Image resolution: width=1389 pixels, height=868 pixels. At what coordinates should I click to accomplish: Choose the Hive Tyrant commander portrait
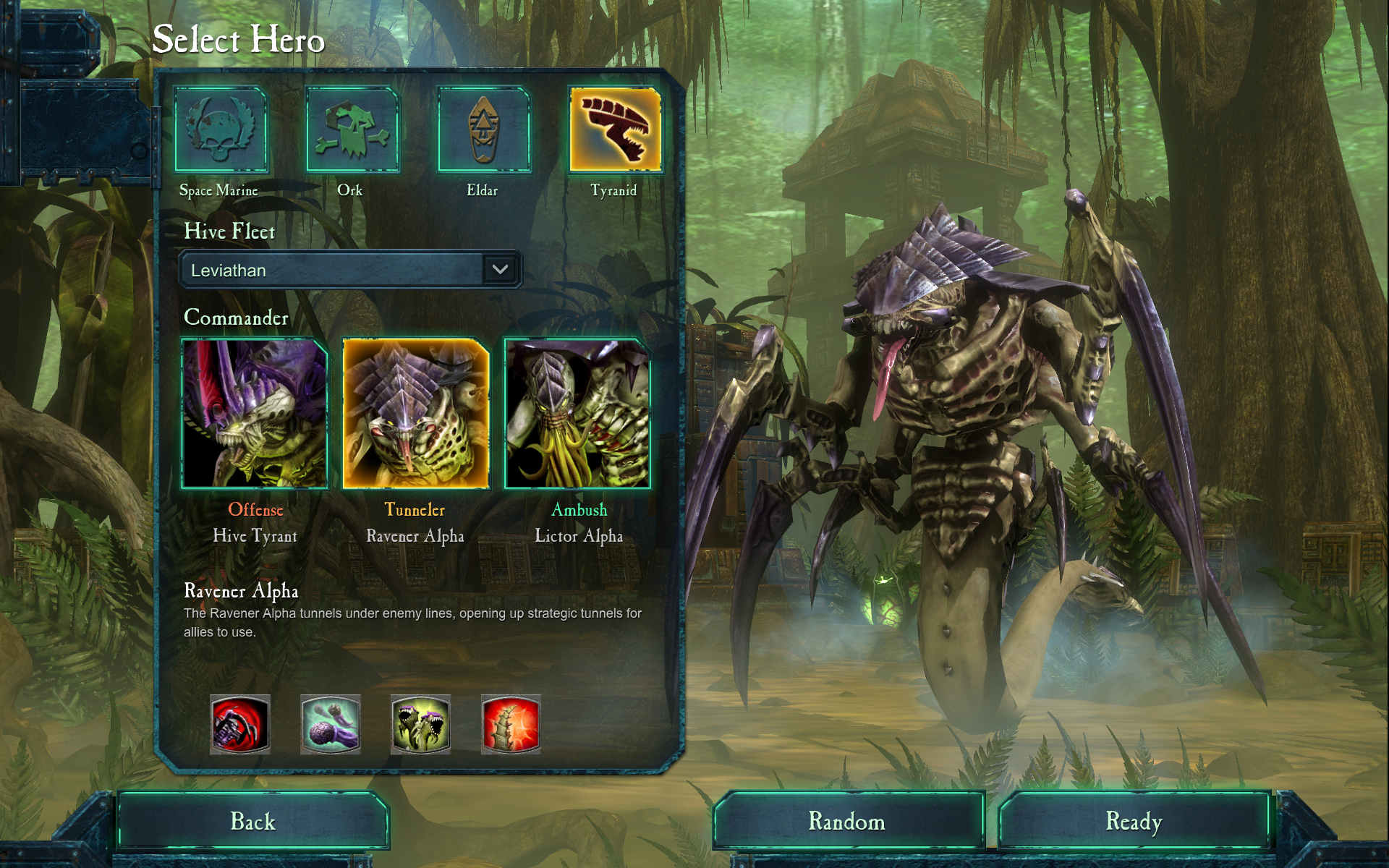pos(255,413)
